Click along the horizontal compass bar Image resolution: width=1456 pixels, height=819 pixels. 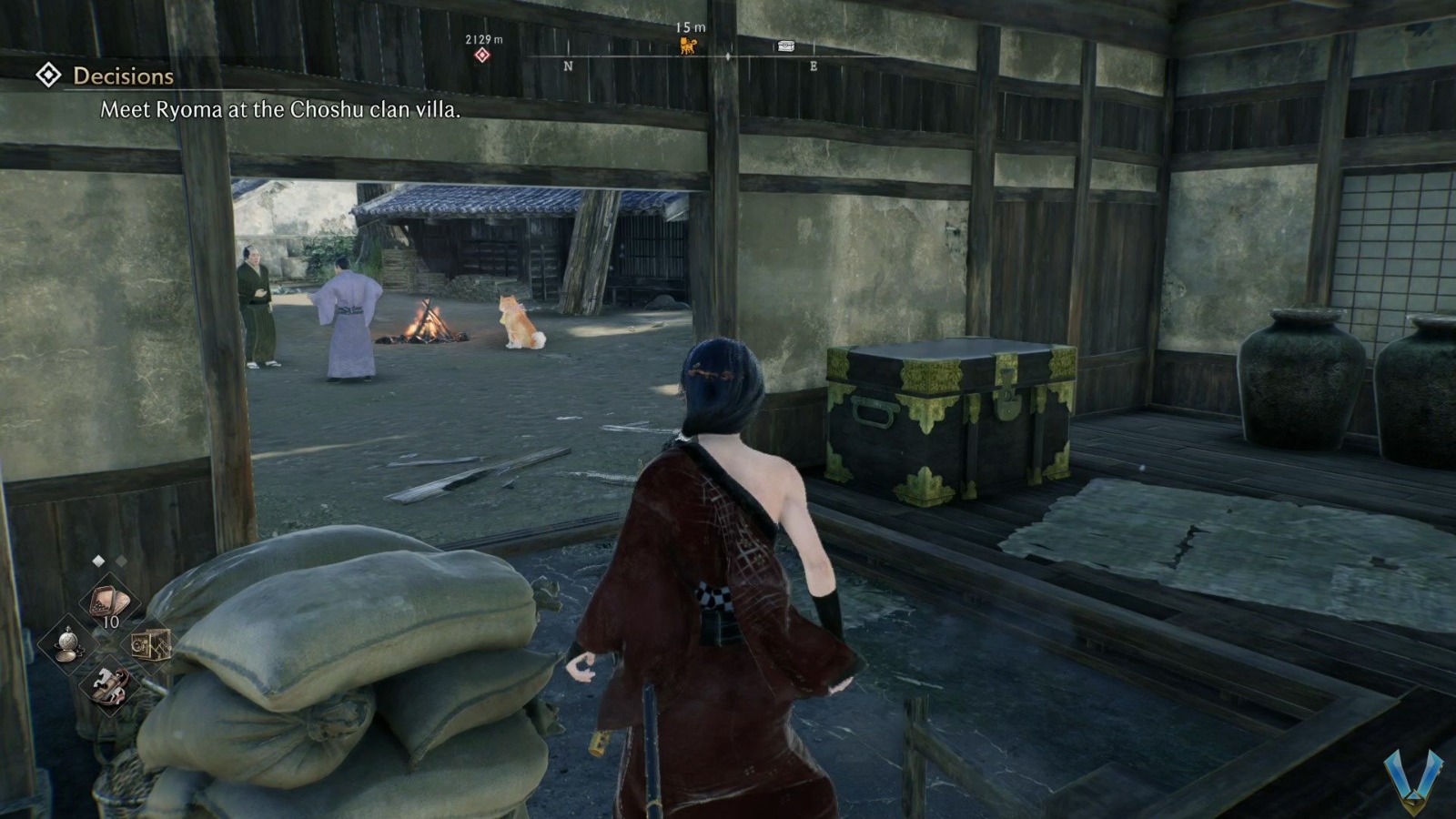[637, 56]
